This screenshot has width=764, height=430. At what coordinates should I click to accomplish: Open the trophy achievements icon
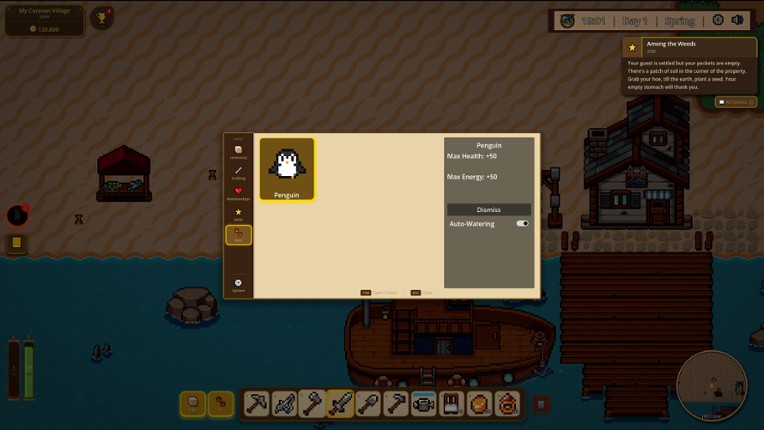(x=101, y=18)
